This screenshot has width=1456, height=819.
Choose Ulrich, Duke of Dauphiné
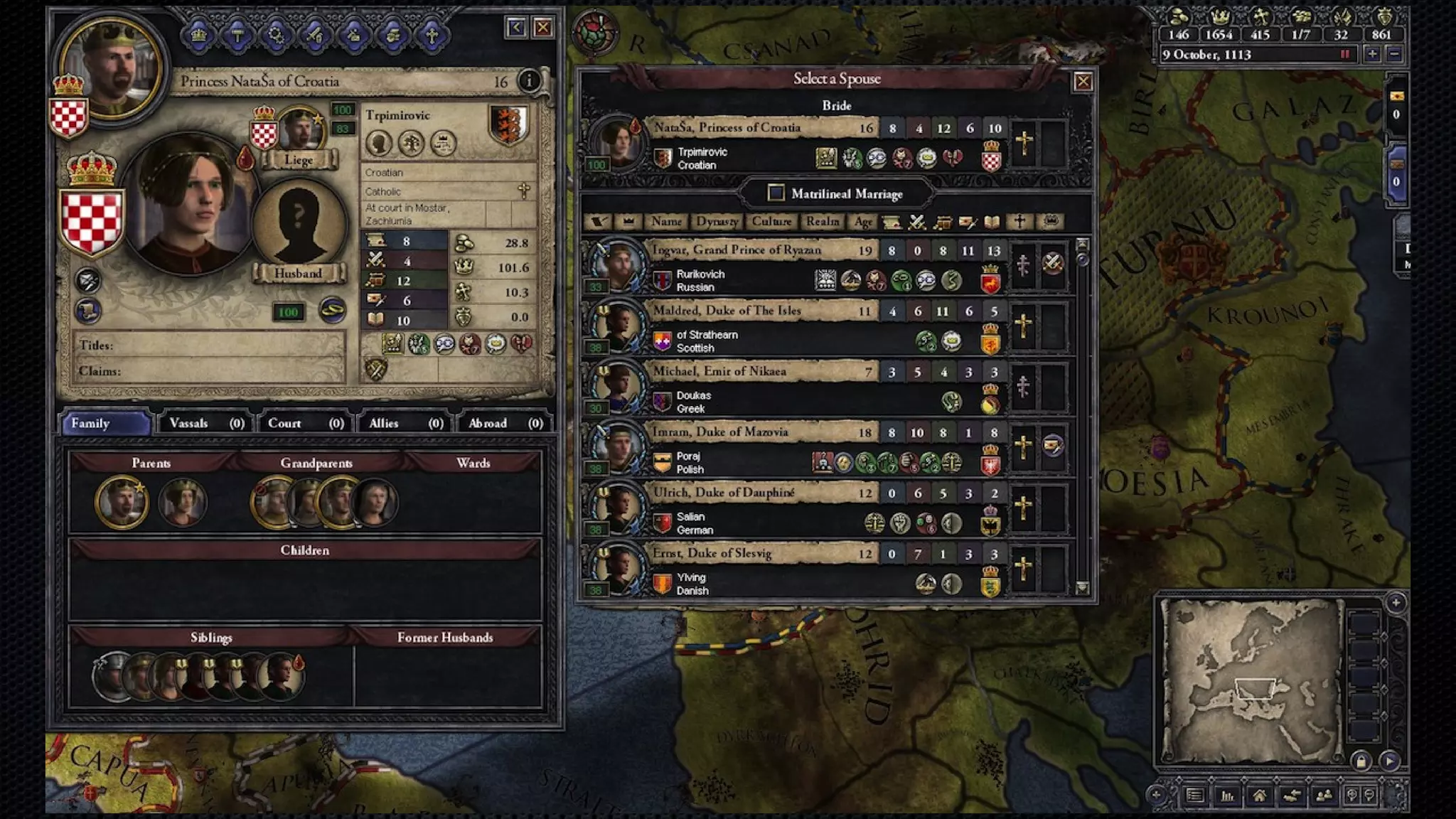723,493
